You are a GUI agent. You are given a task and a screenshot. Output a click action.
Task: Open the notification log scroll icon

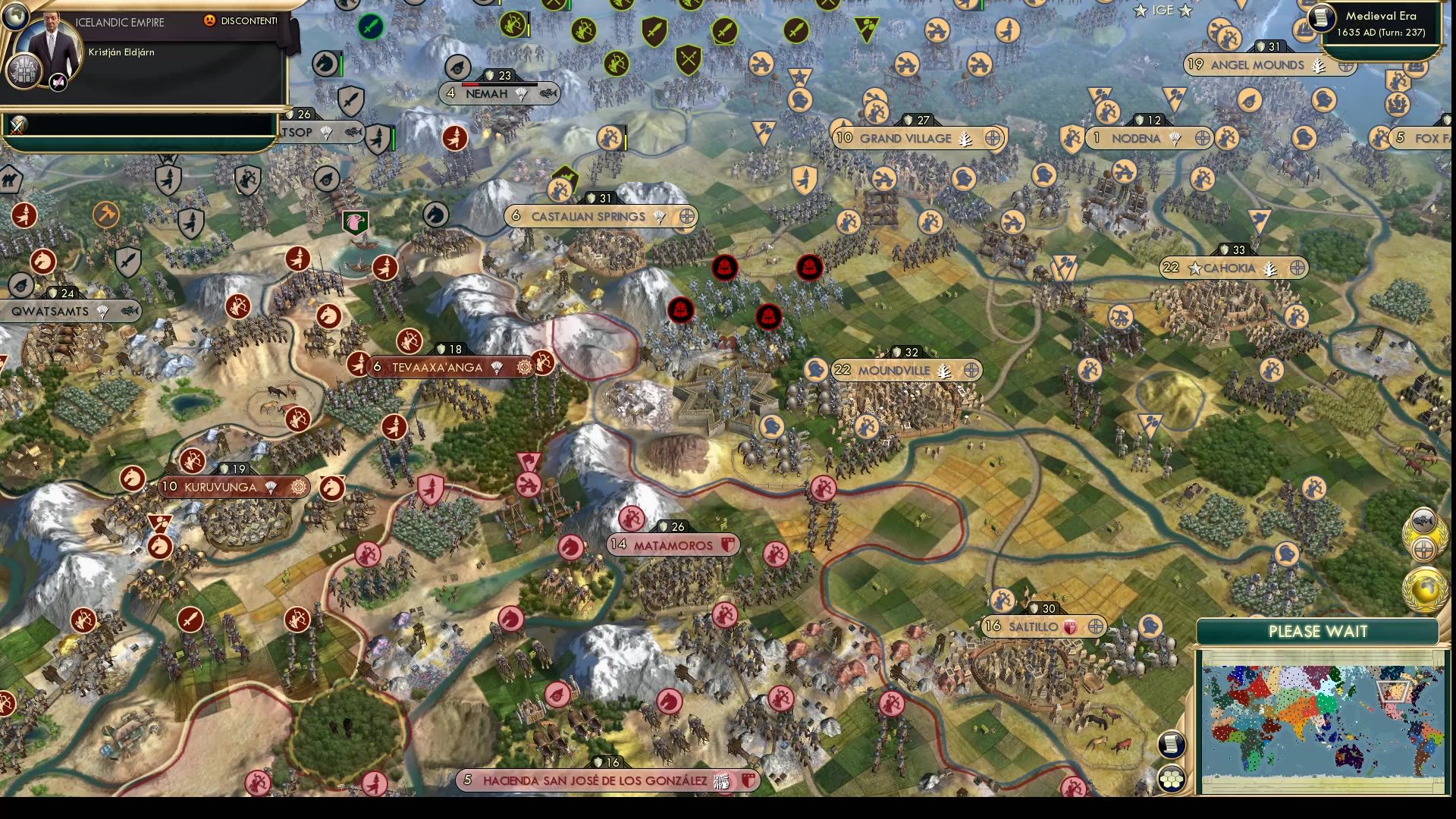[1170, 745]
